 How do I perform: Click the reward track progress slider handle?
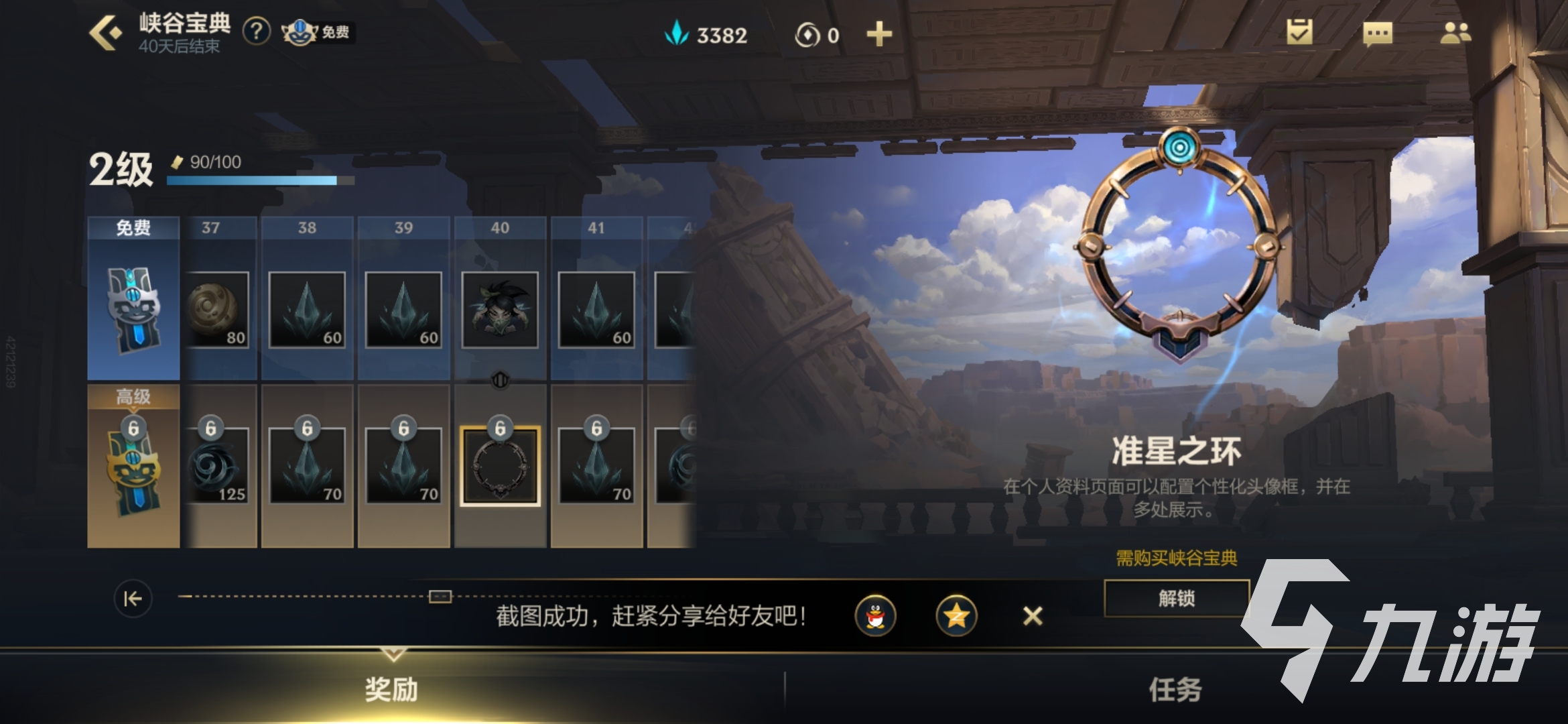440,596
